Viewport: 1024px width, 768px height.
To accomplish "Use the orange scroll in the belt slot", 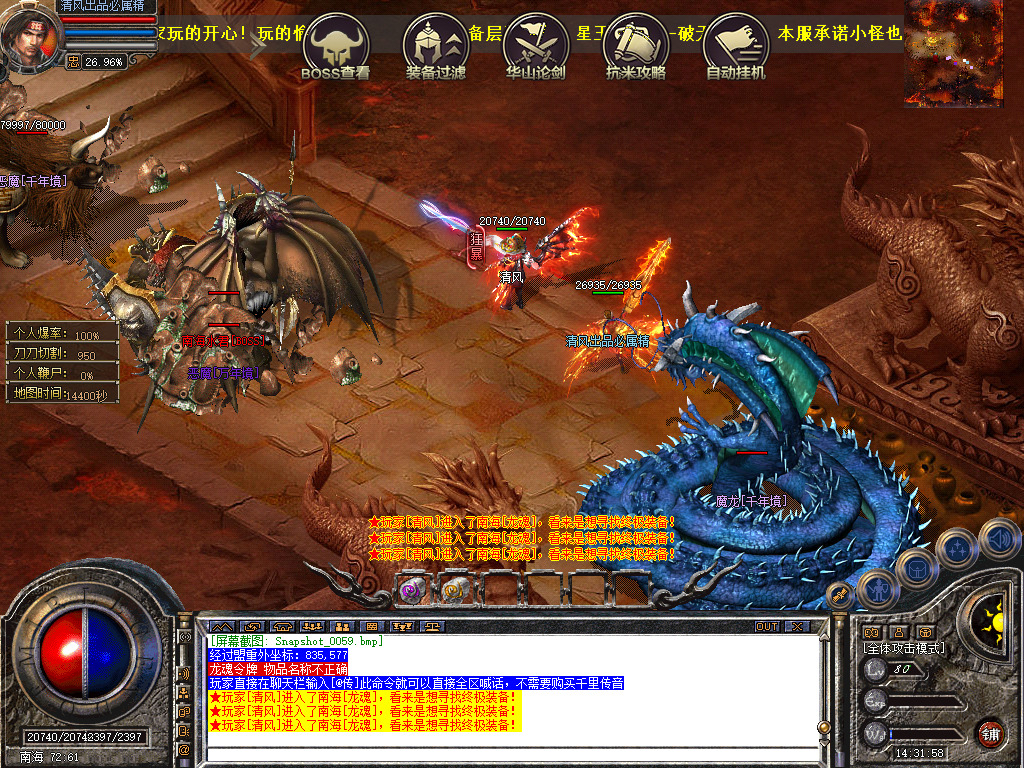I will point(455,589).
